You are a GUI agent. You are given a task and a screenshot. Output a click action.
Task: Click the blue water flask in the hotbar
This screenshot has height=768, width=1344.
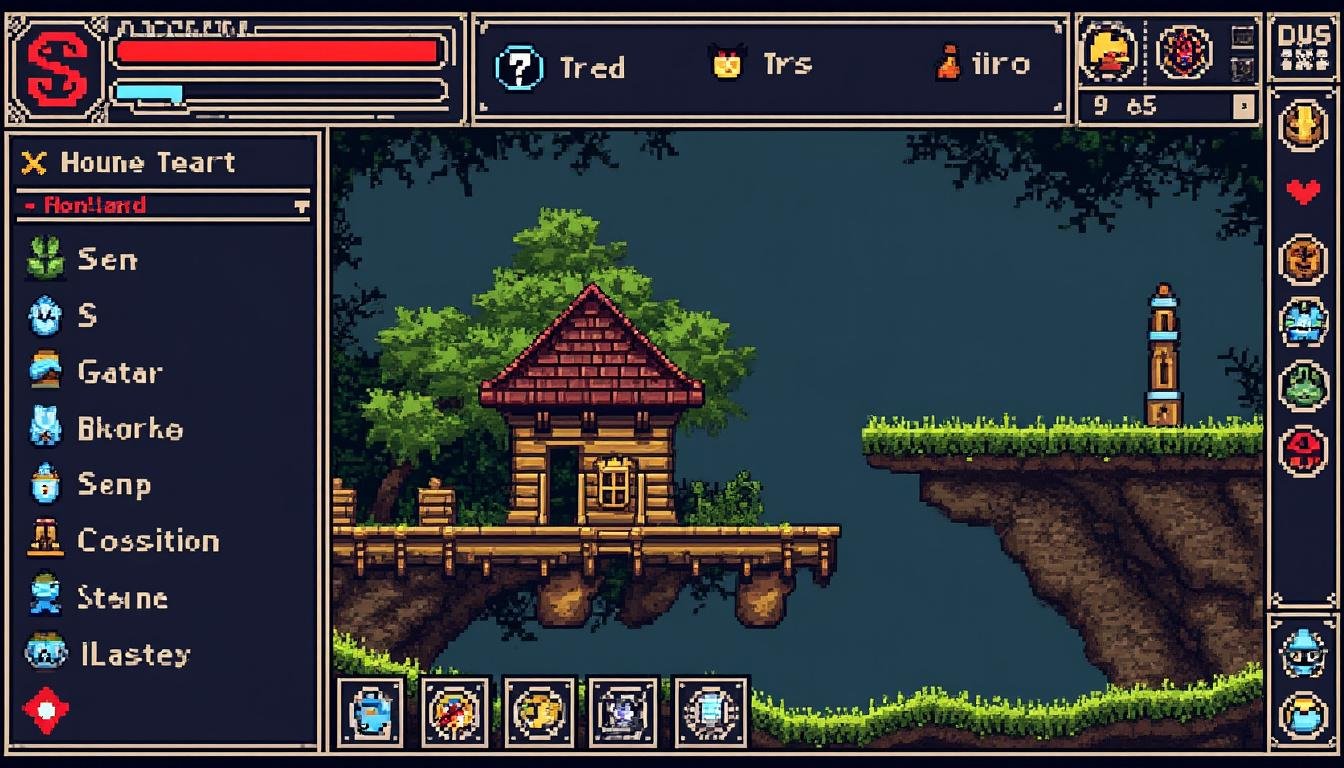(x=372, y=712)
